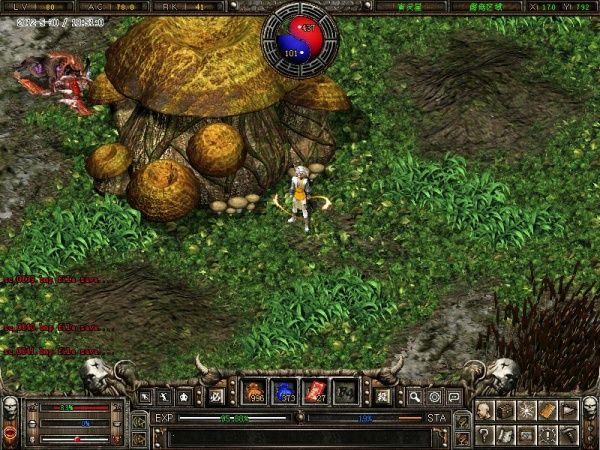Click the hammer icon in the menu grid
The height and width of the screenshot is (450, 600).
568,434
